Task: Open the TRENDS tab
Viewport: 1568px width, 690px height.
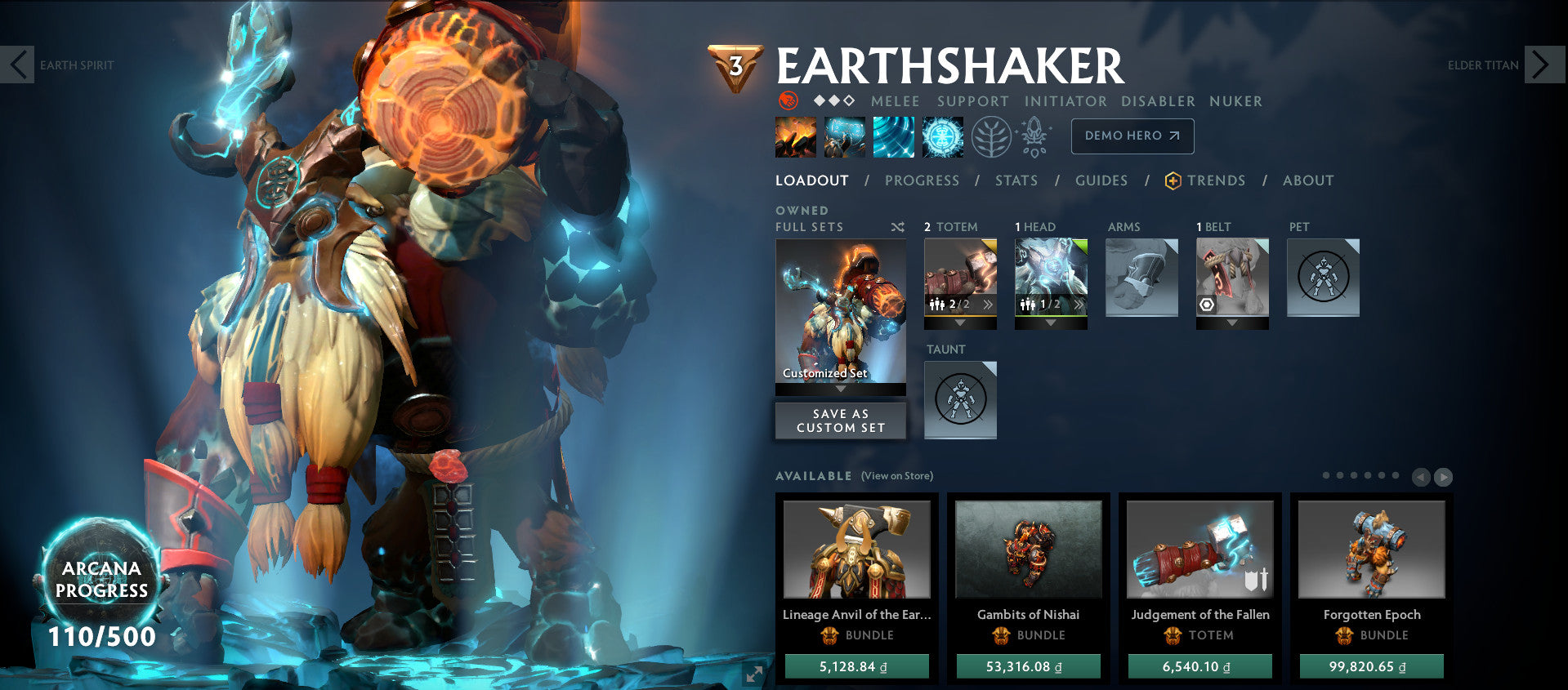Action: point(1217,180)
